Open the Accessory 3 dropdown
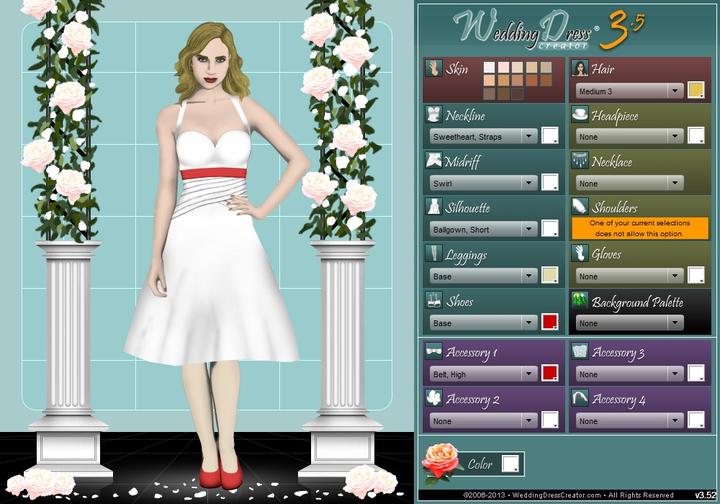The height and width of the screenshot is (504, 720). [627, 373]
